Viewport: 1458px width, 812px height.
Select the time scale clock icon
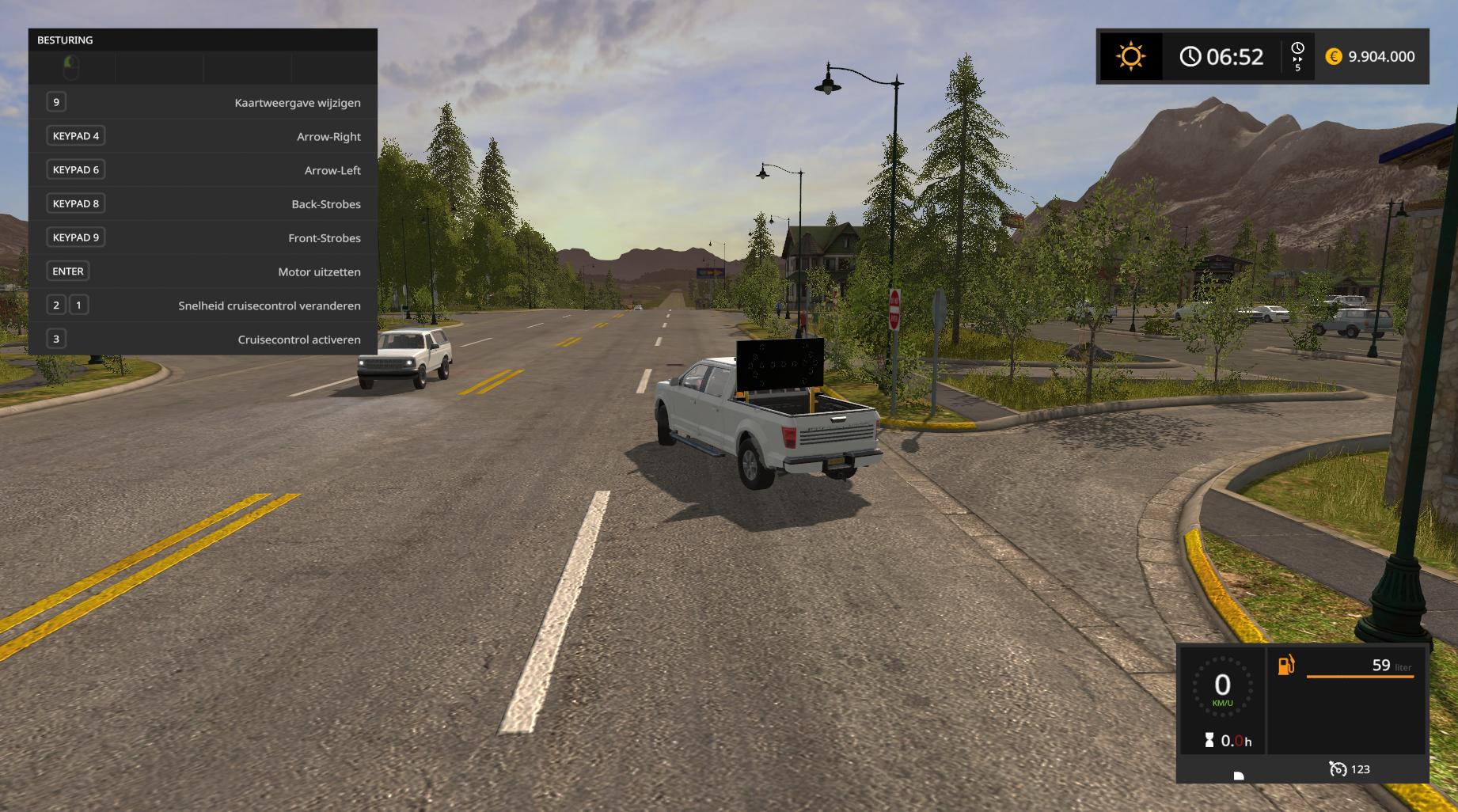[x=1297, y=50]
